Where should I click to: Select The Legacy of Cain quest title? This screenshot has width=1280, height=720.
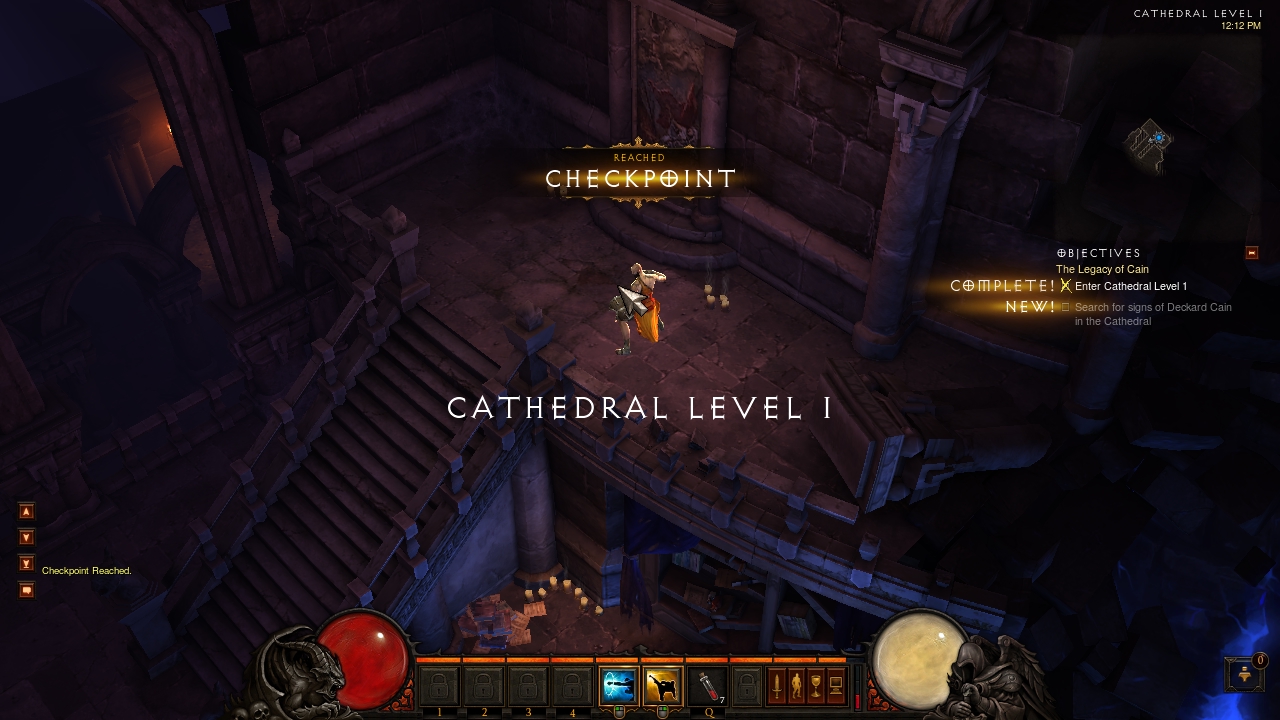pos(1102,270)
